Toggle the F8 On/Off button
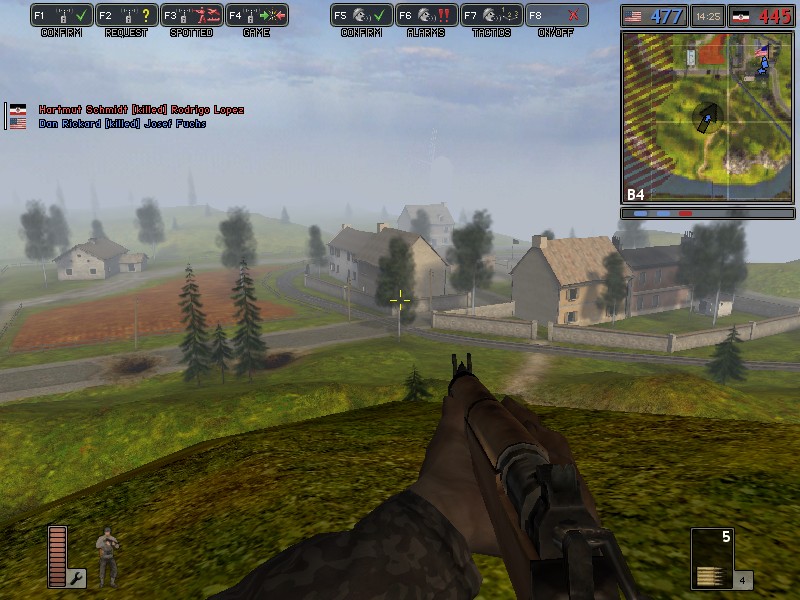 pyautogui.click(x=556, y=16)
